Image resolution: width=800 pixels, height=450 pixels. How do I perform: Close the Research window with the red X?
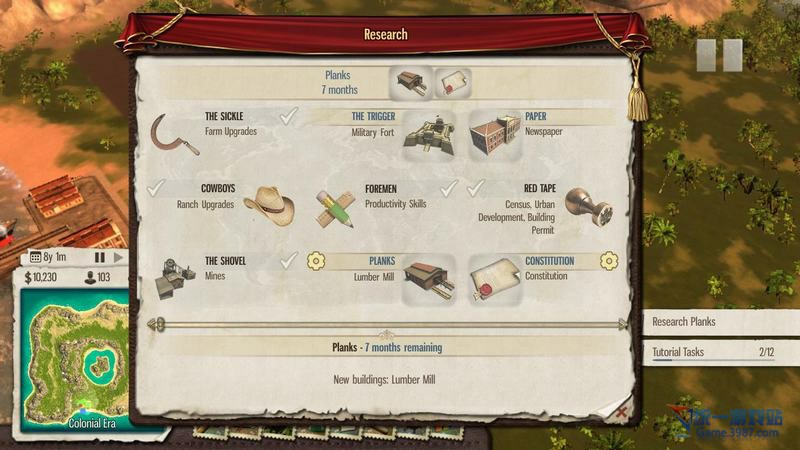622,411
